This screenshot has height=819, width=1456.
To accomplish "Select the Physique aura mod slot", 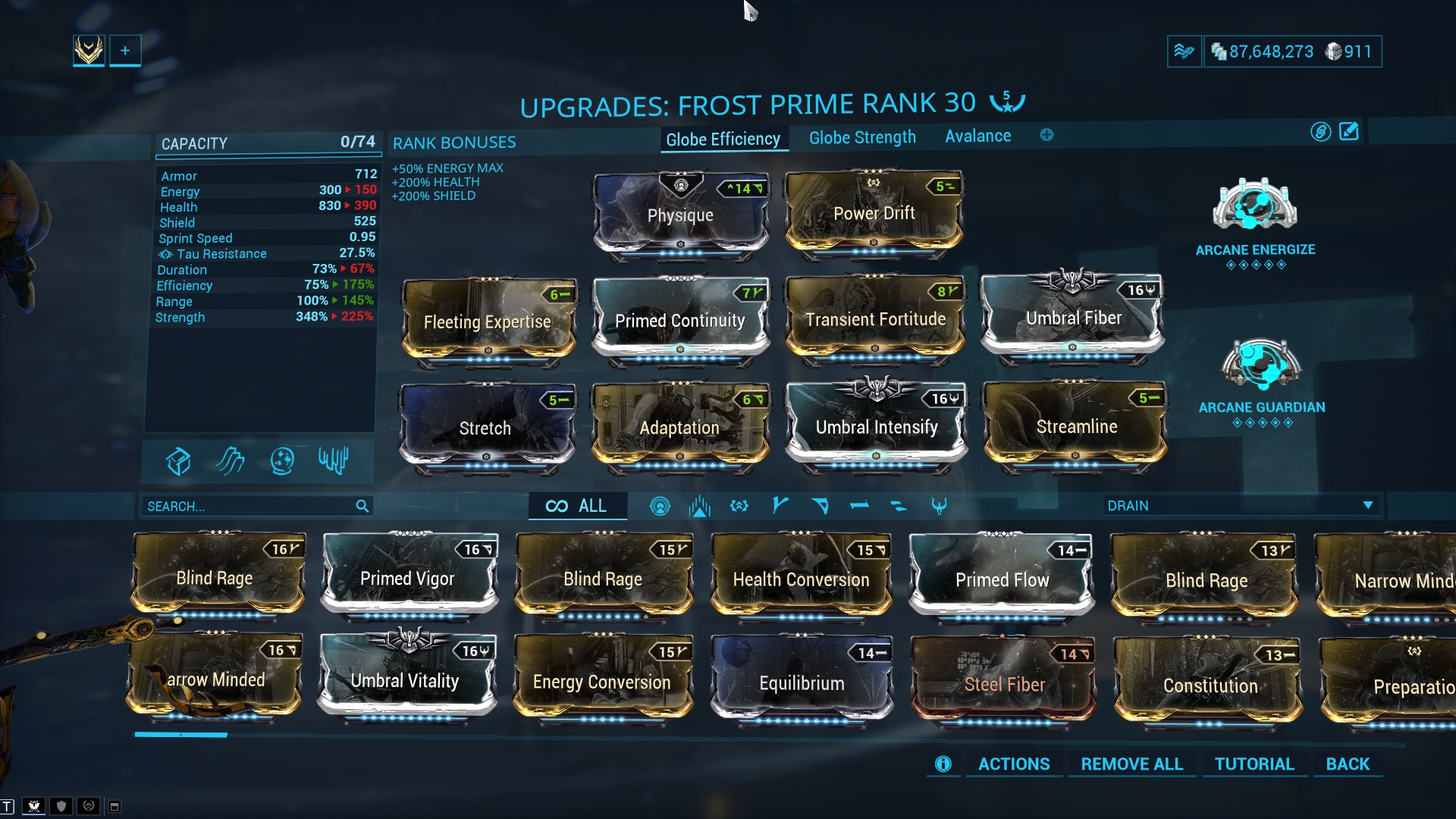I will click(680, 215).
